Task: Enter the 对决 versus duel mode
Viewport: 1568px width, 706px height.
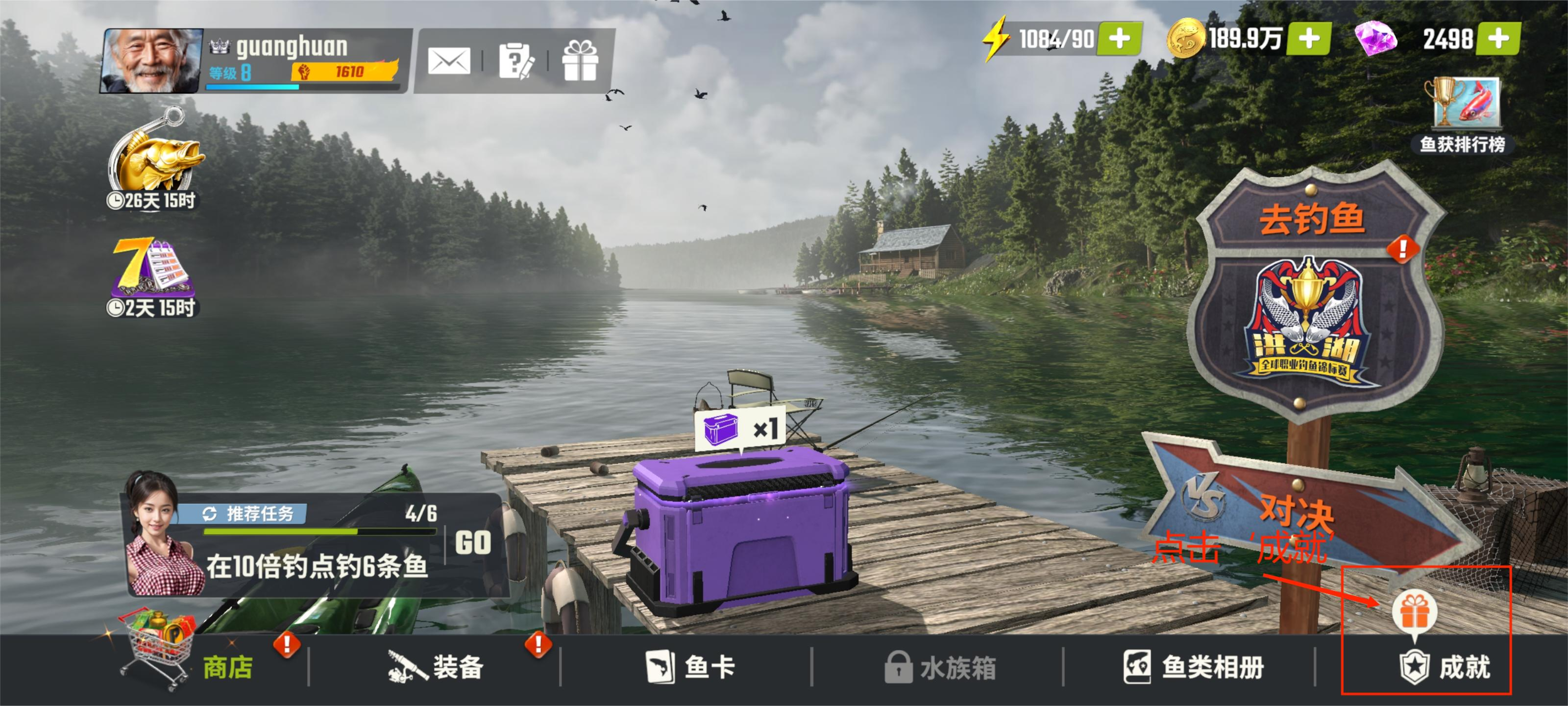Action: pos(1297,509)
